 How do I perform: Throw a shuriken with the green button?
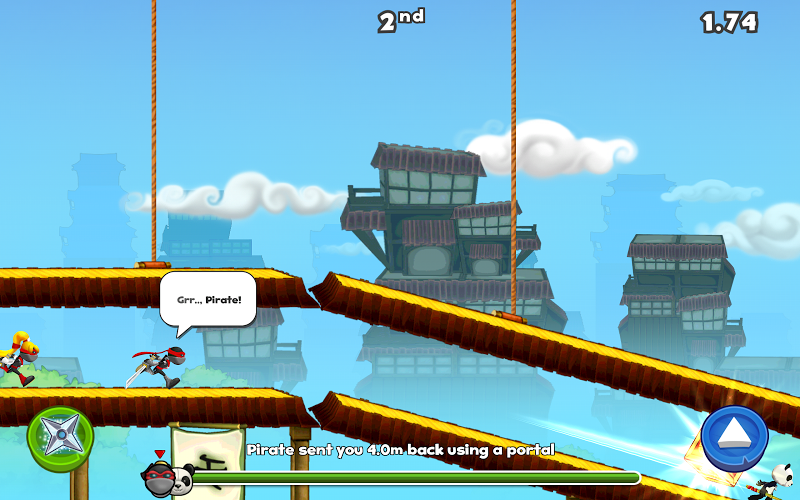61,437
